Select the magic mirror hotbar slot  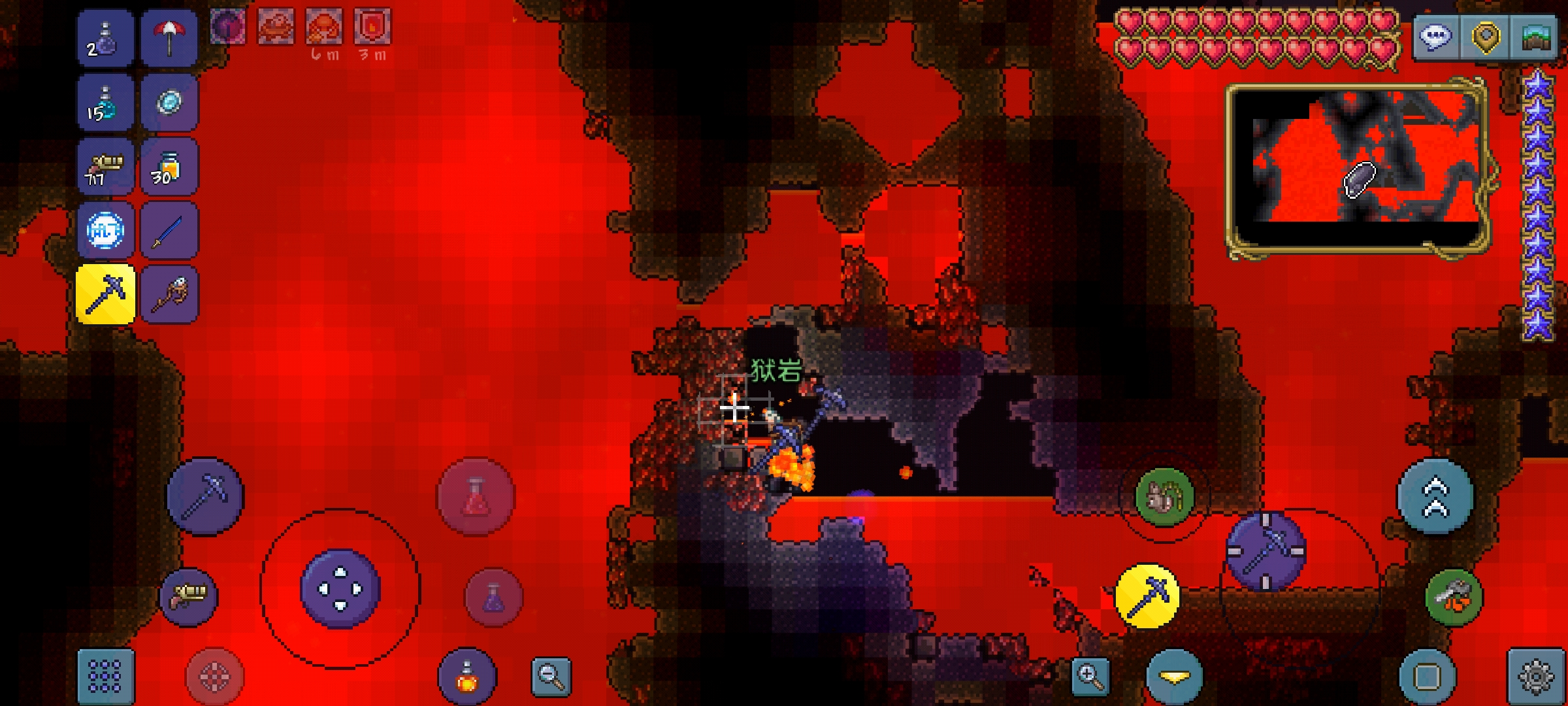169,103
